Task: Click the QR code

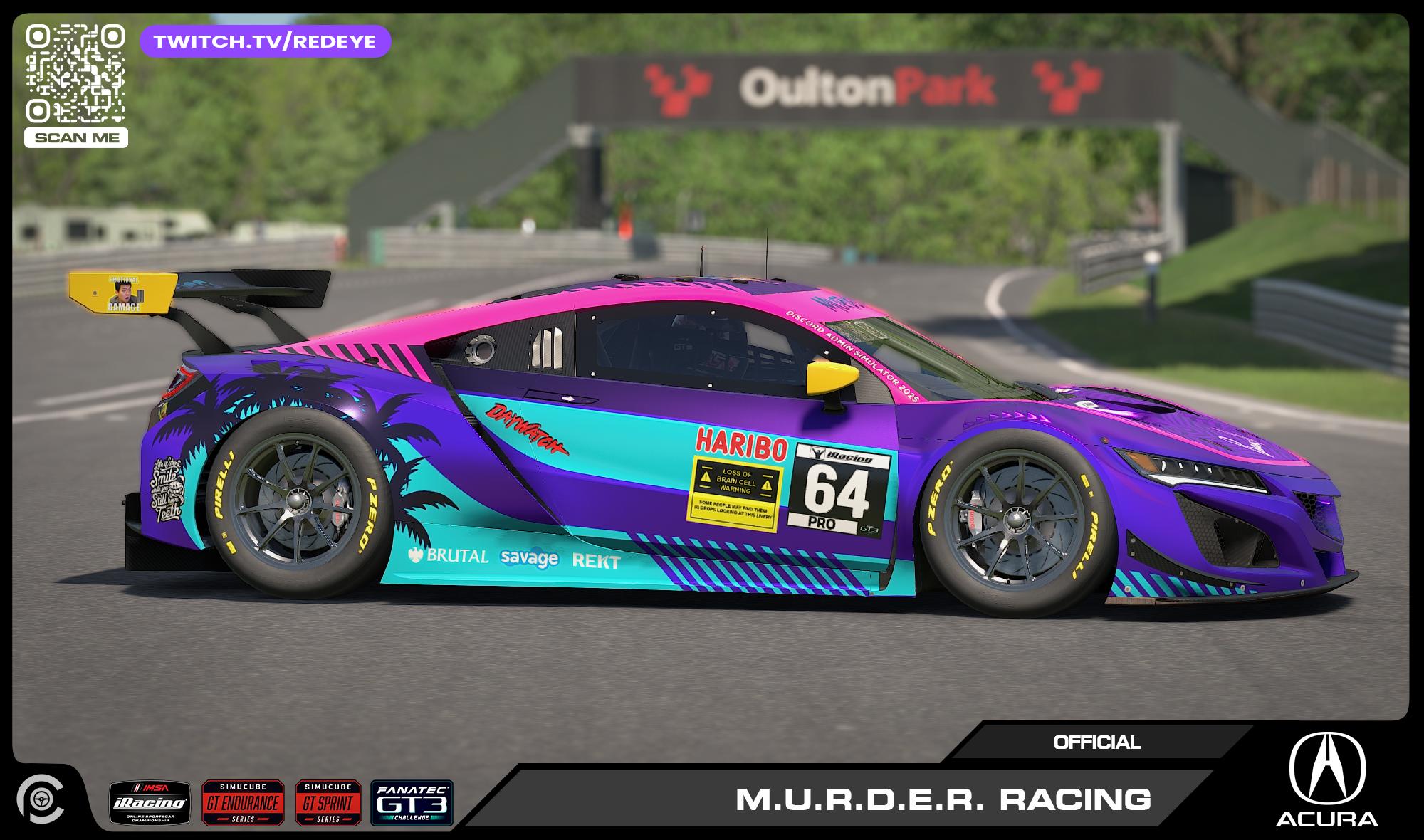Action: pyautogui.click(x=75, y=73)
